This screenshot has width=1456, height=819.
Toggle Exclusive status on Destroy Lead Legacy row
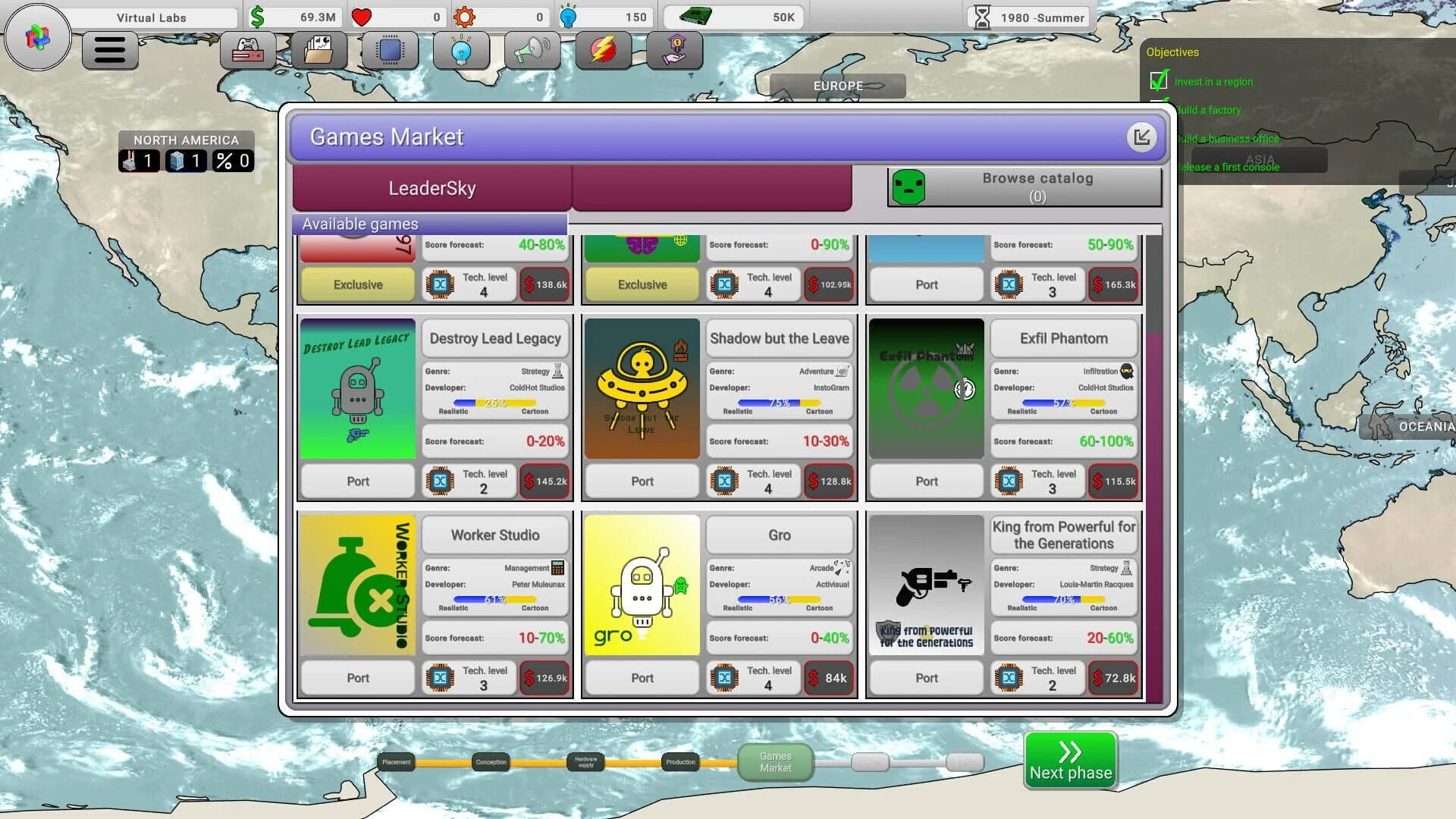[x=357, y=481]
